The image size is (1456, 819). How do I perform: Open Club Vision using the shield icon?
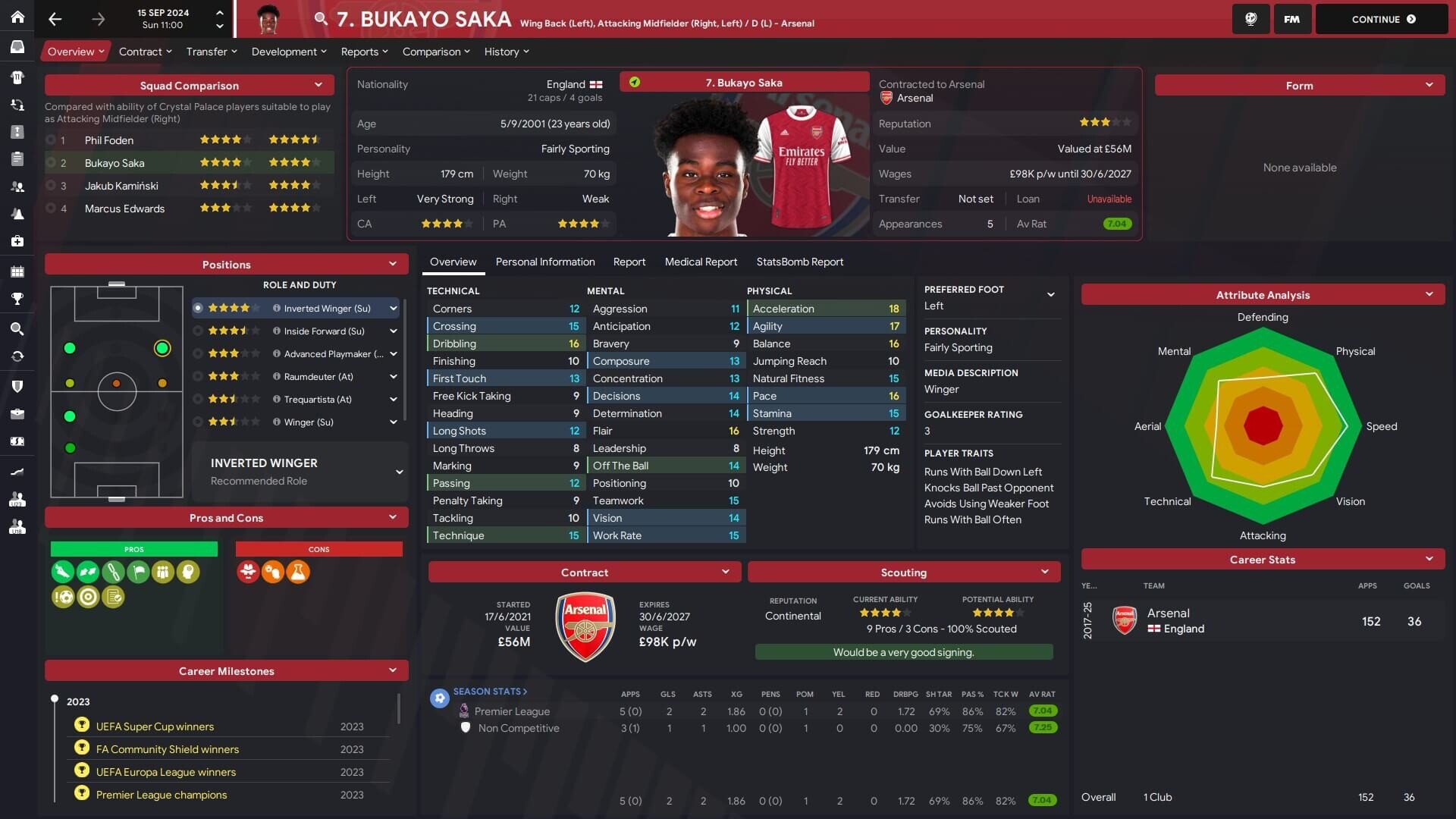[x=18, y=386]
